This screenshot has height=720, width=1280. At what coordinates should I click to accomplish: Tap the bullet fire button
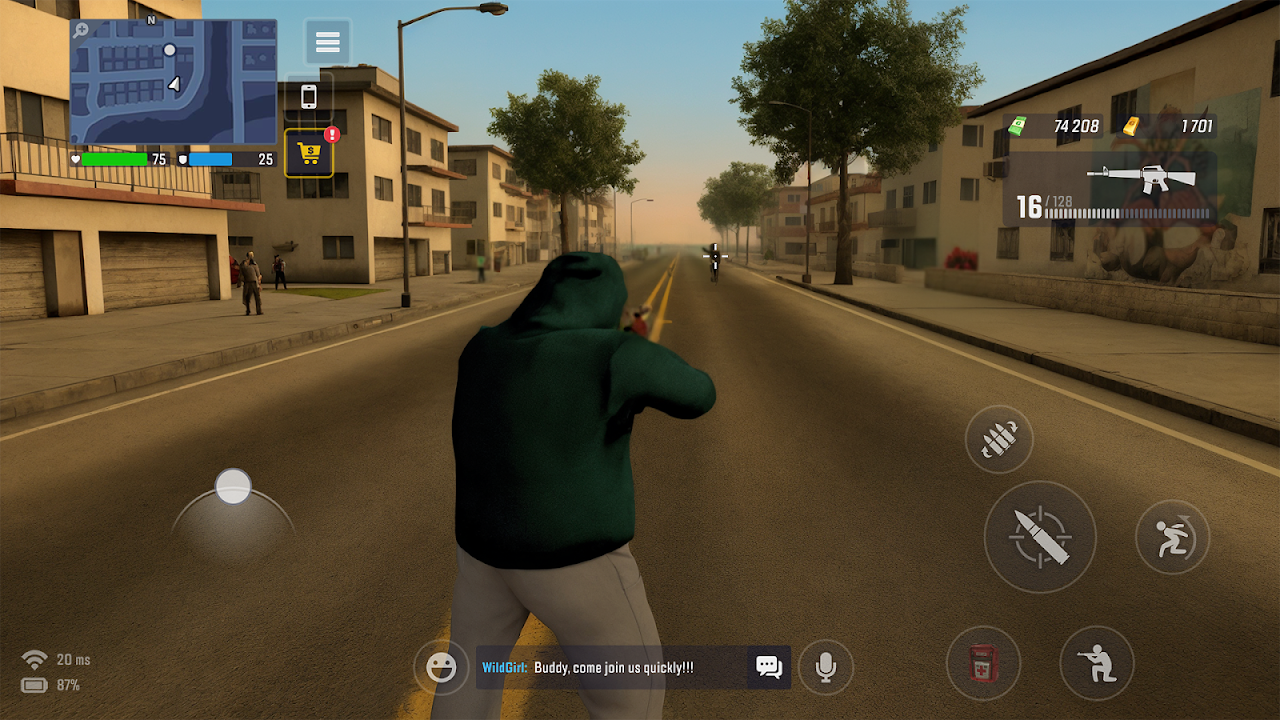[1039, 537]
